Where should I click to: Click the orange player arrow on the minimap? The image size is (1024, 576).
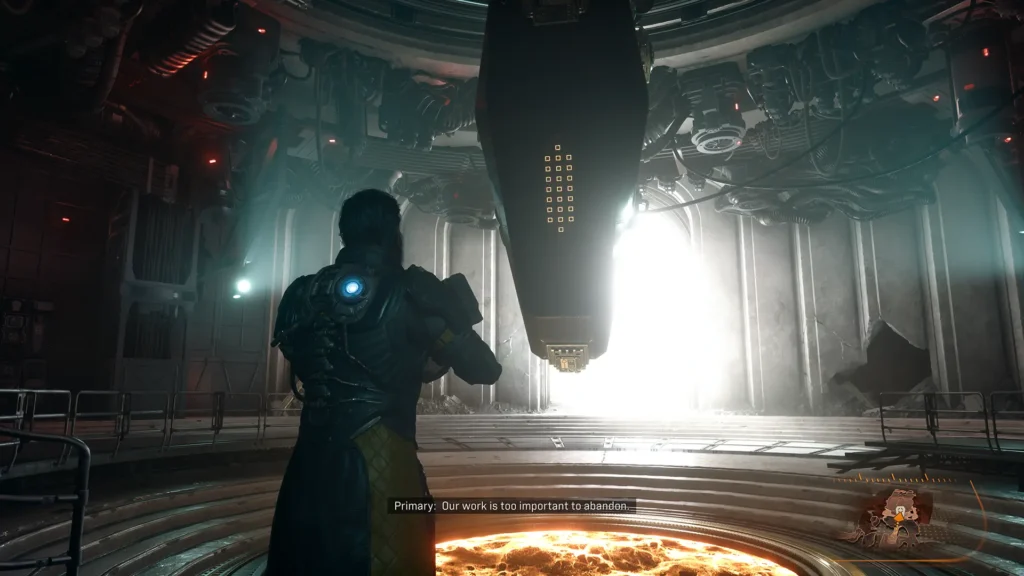click(899, 518)
